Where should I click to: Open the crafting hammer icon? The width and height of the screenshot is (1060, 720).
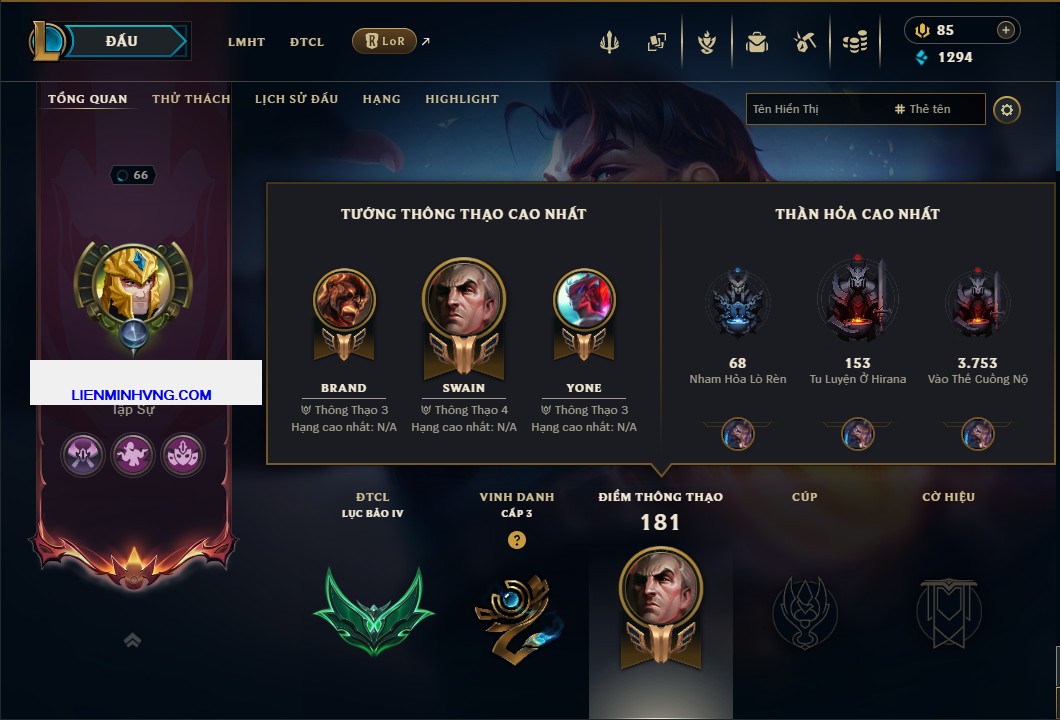[x=805, y=42]
